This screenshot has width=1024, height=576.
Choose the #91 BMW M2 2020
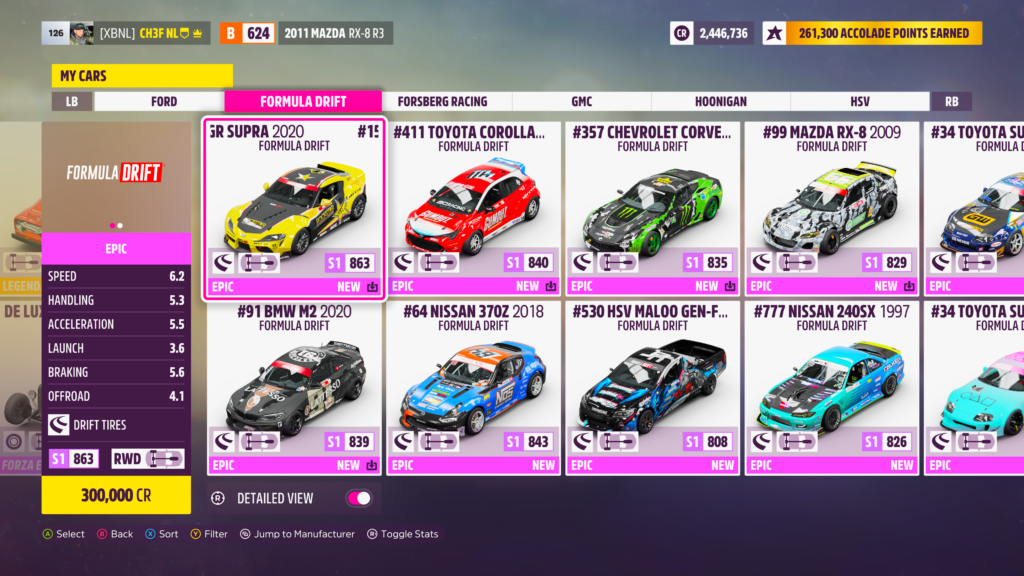pyautogui.click(x=294, y=387)
